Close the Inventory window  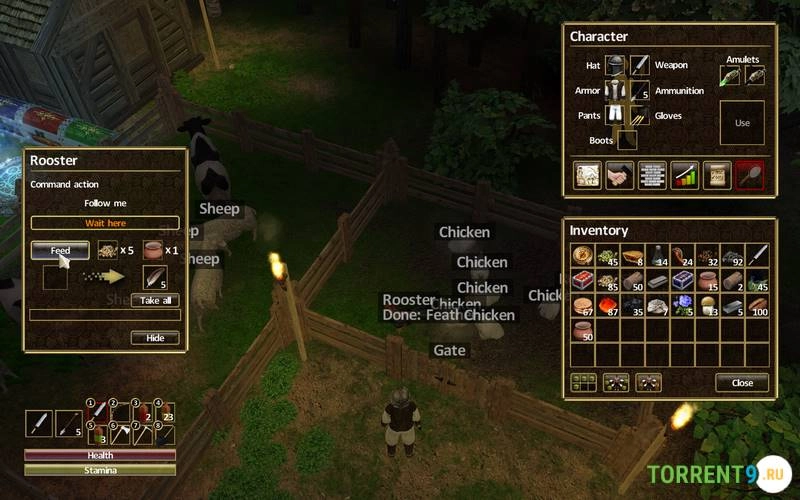(742, 383)
